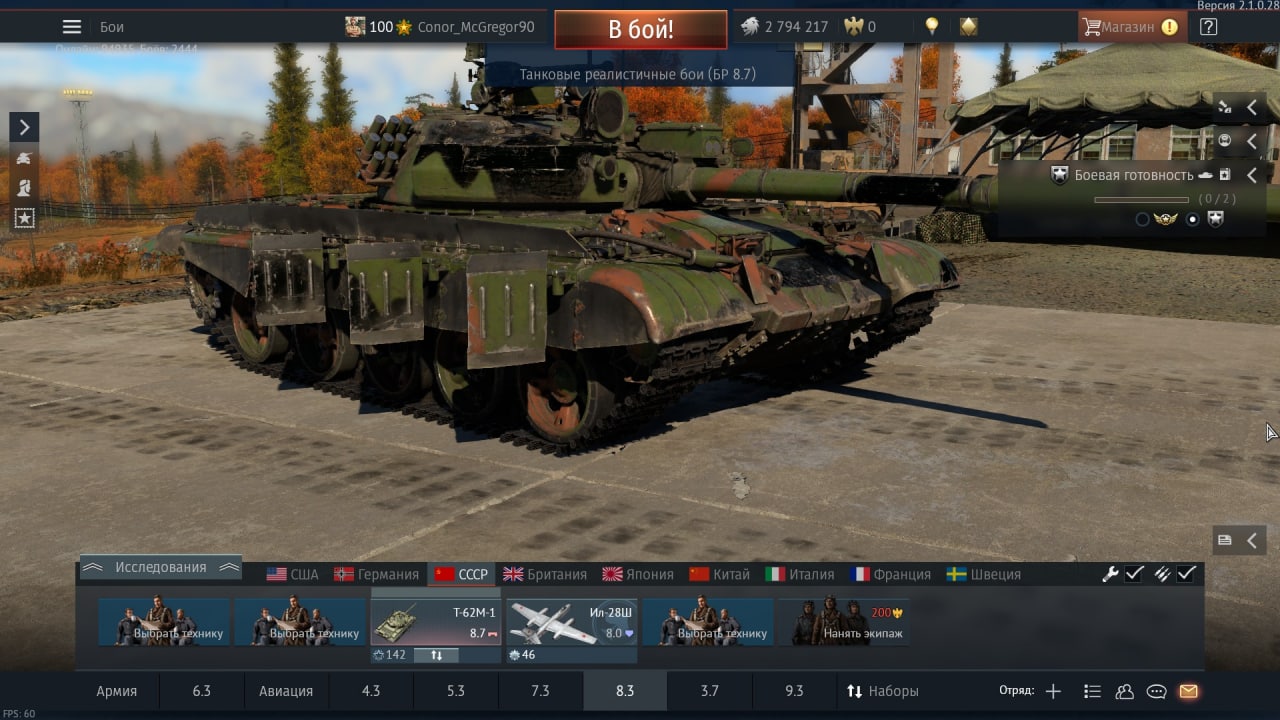Viewport: 1280px width, 720px height.
Task: Choose the 8.3 lineup preset
Action: click(x=625, y=691)
